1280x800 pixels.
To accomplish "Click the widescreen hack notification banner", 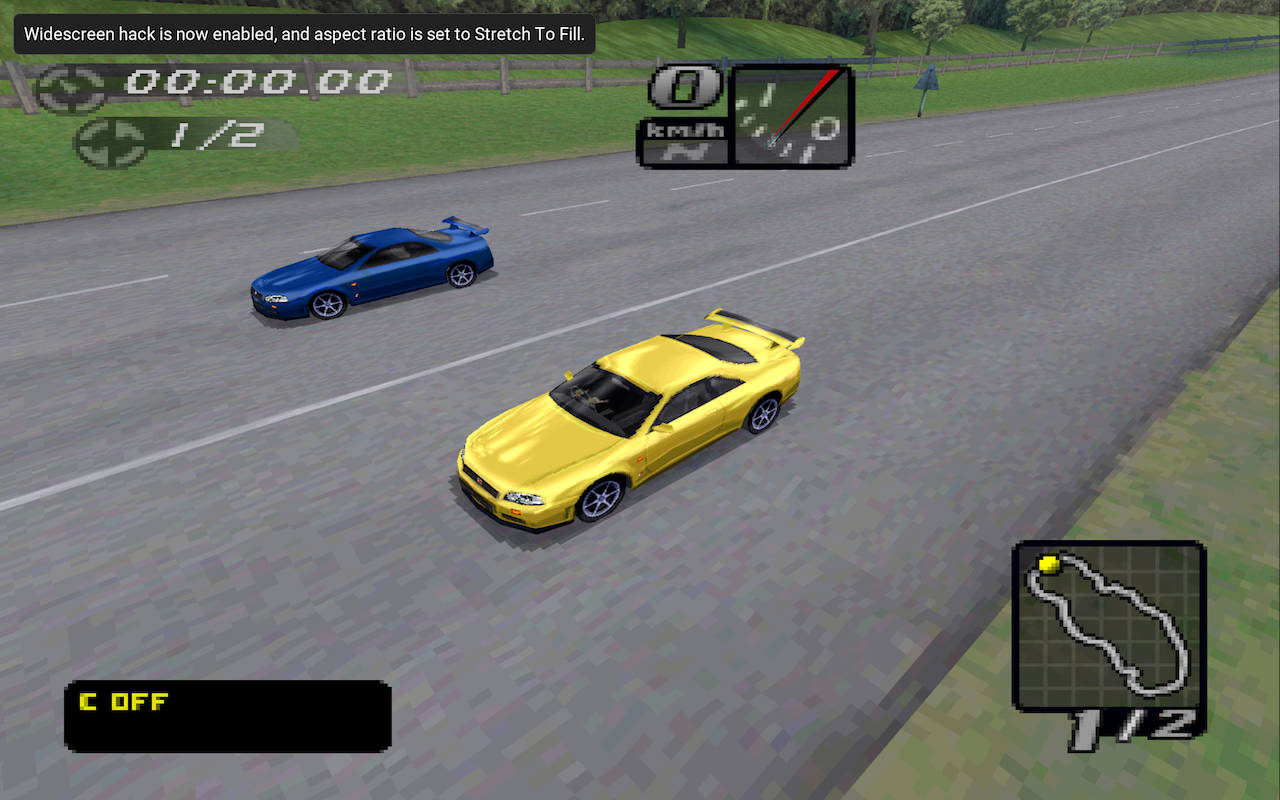I will pos(304,34).
